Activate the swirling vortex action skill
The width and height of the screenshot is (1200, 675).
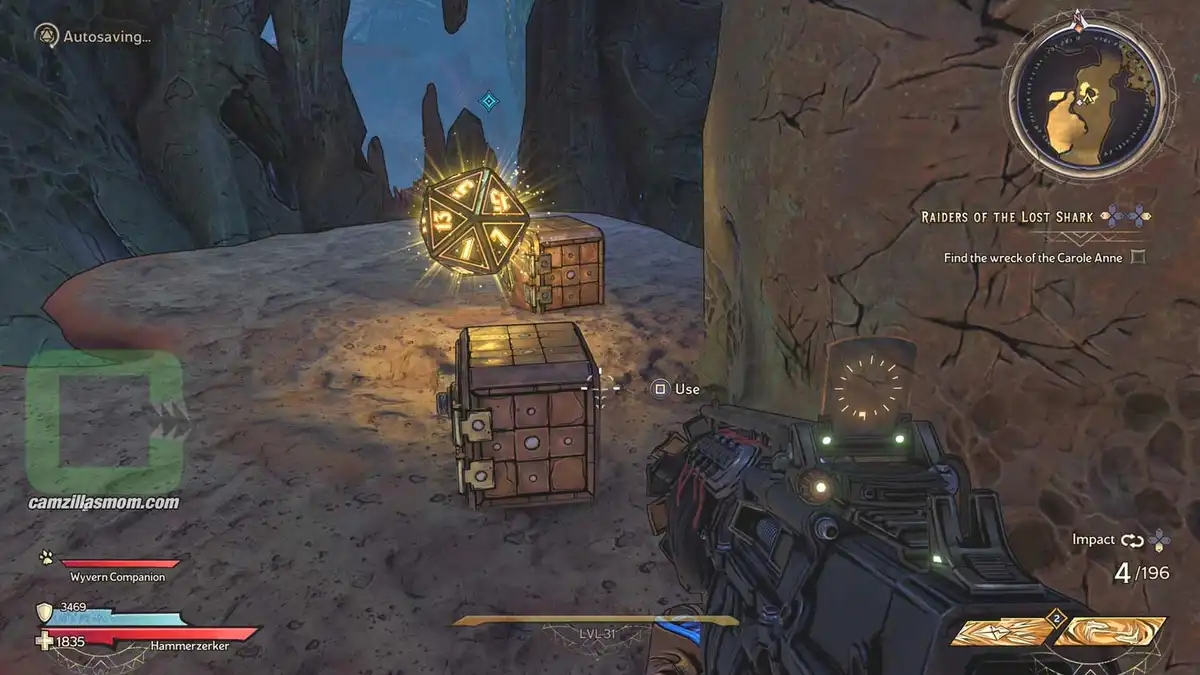click(1112, 632)
